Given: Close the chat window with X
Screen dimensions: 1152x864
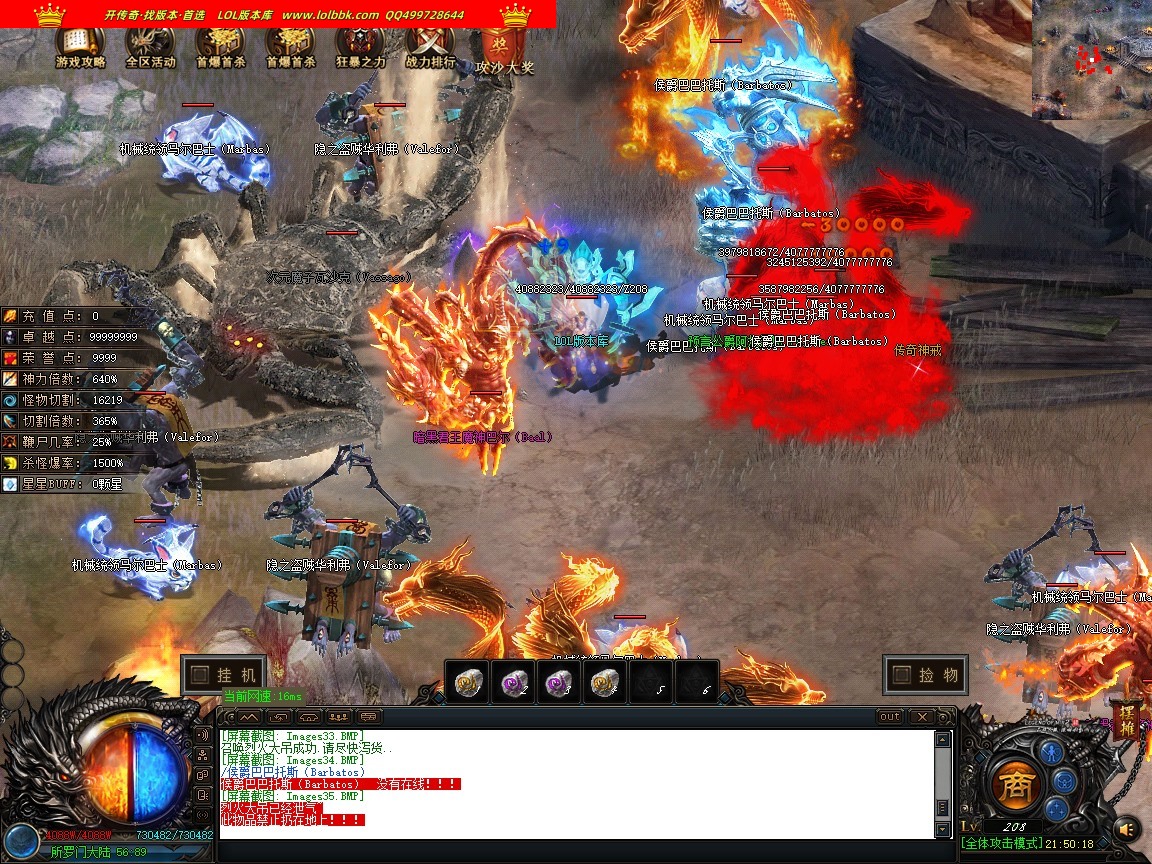Looking at the screenshot, I should pyautogui.click(x=921, y=717).
